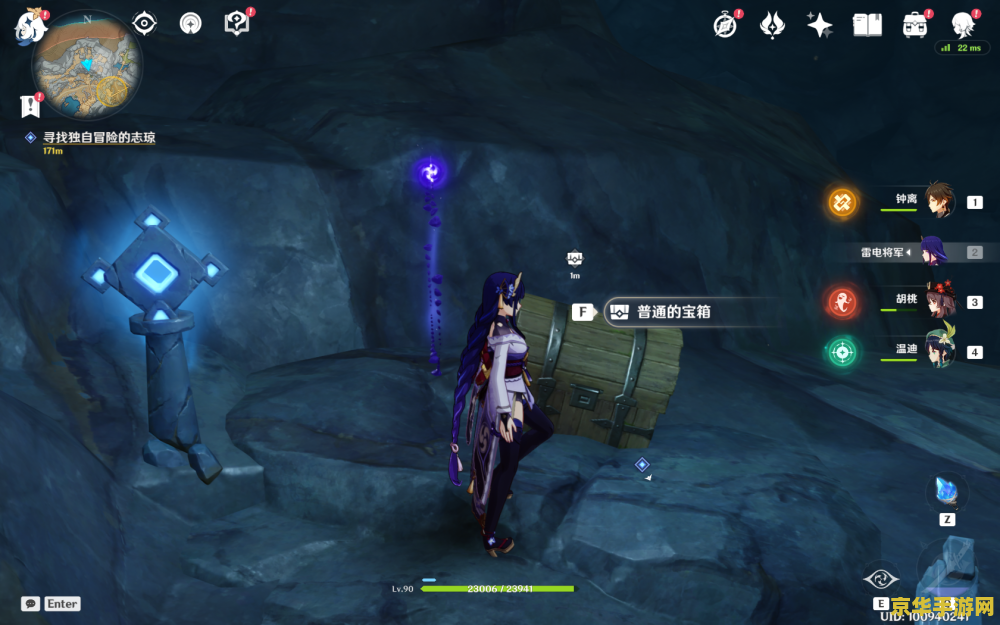Open the backpack inventory
This screenshot has width=1000, height=625.
coord(914,26)
